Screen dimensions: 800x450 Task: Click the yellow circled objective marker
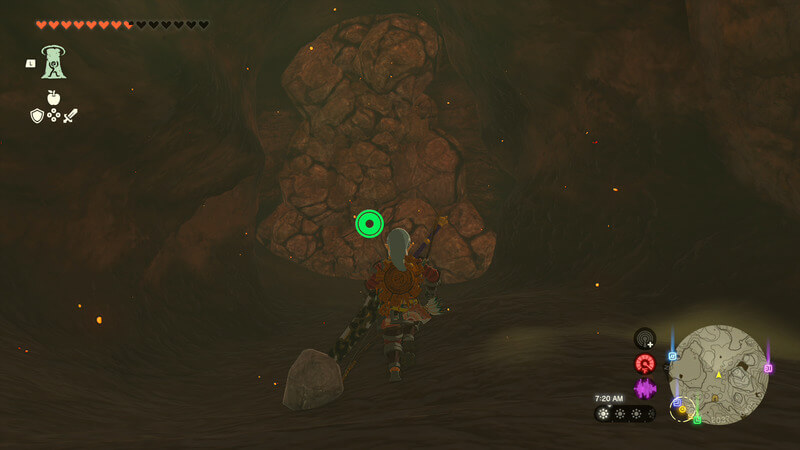682,409
